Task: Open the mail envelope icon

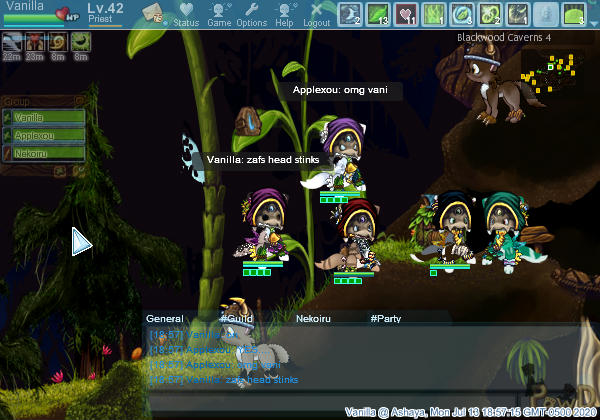Action: [x=153, y=13]
